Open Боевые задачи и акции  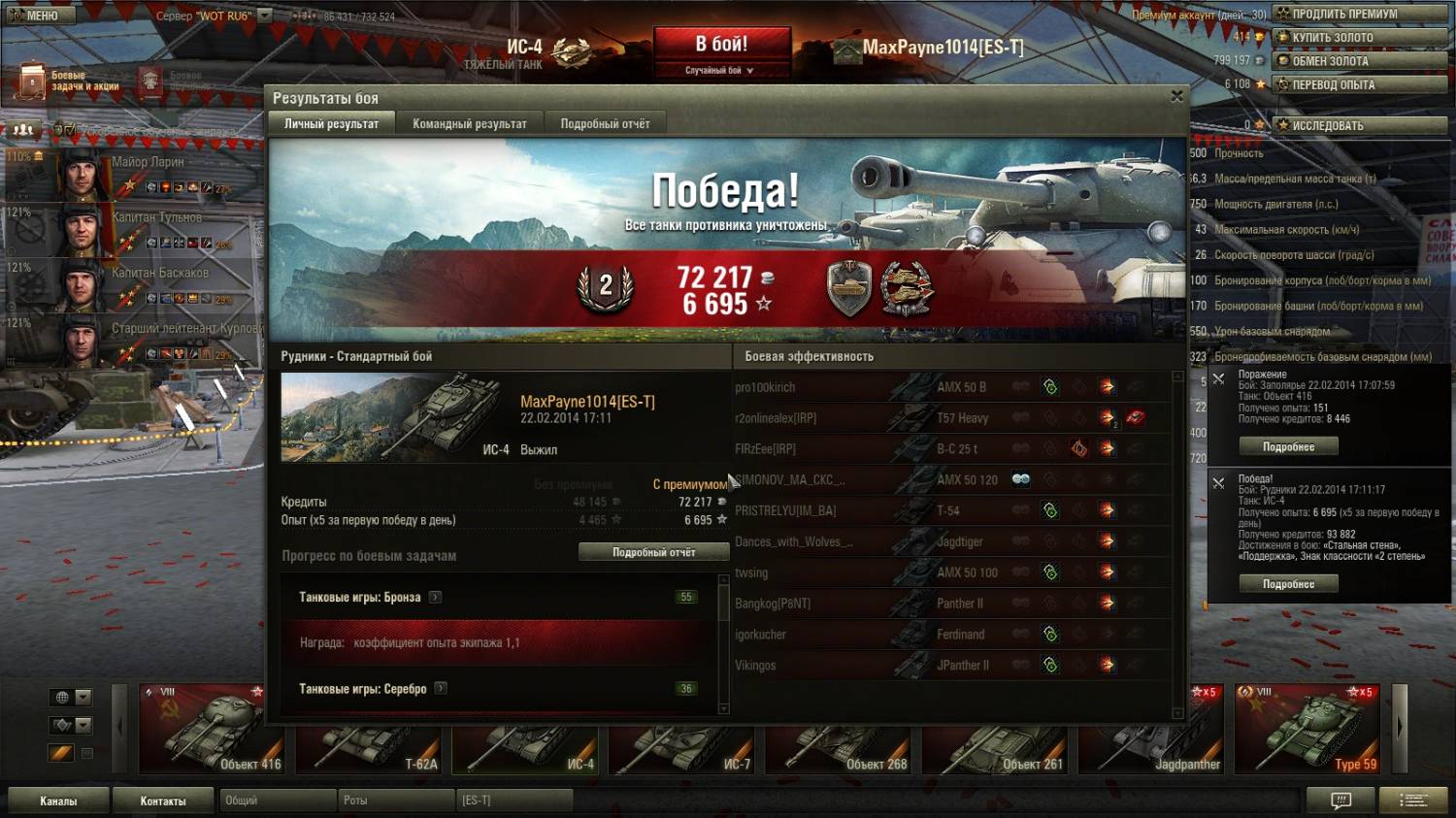[68, 82]
